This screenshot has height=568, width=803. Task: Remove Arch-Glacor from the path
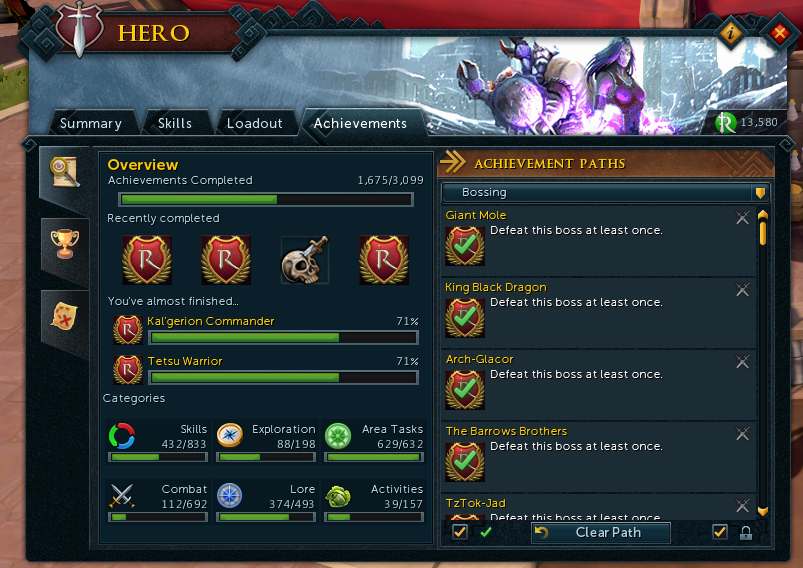click(x=742, y=362)
